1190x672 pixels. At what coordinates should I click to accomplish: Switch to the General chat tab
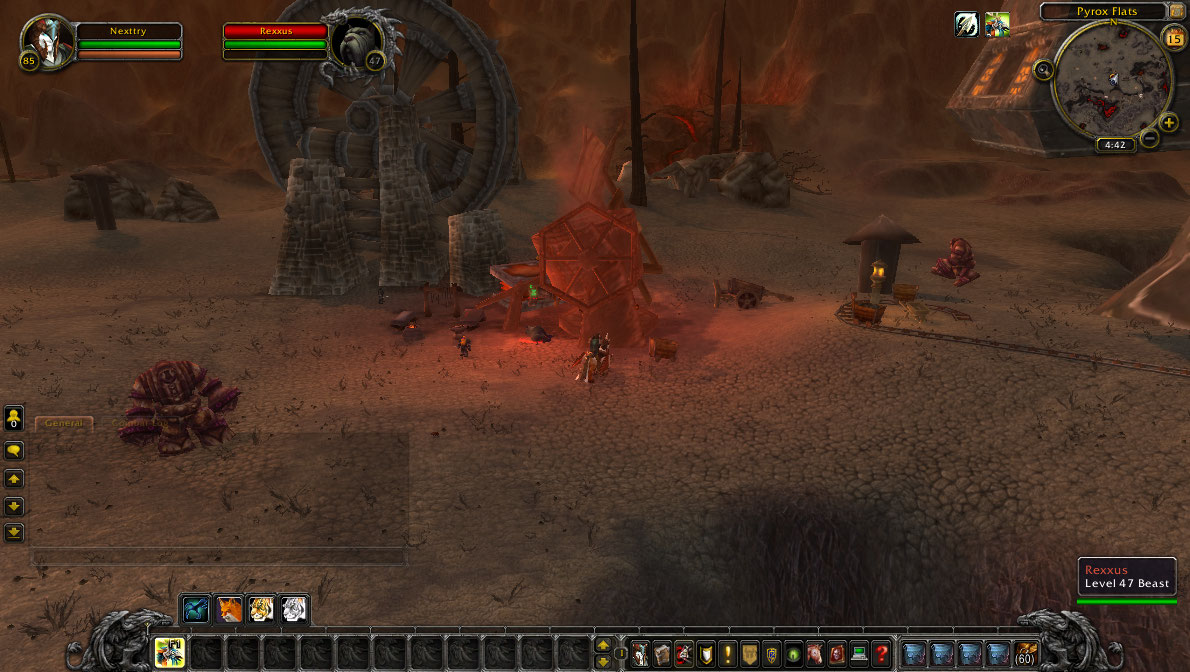point(64,423)
